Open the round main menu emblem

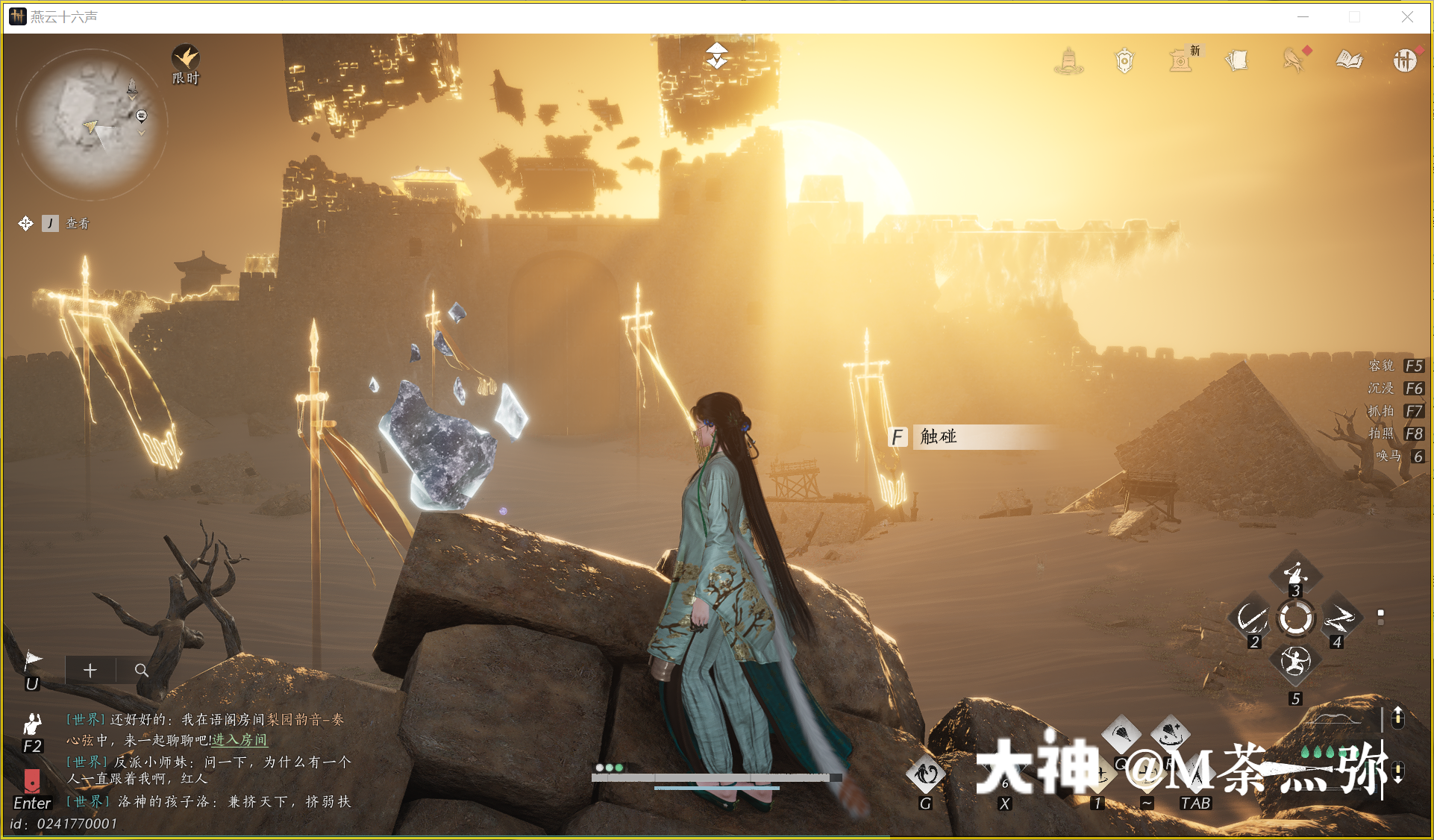tap(1404, 60)
